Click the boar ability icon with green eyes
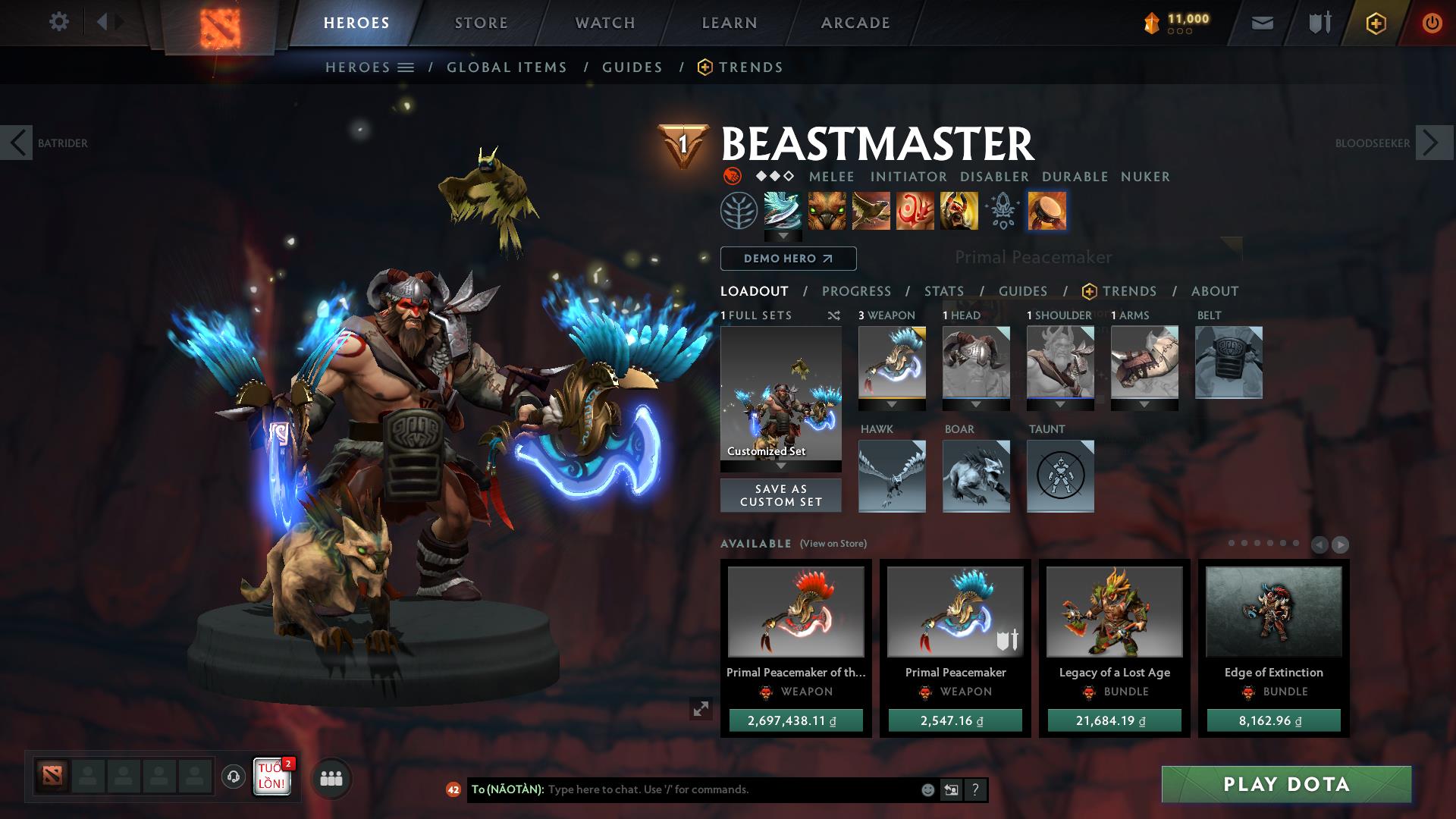The height and width of the screenshot is (819, 1456). [x=827, y=212]
